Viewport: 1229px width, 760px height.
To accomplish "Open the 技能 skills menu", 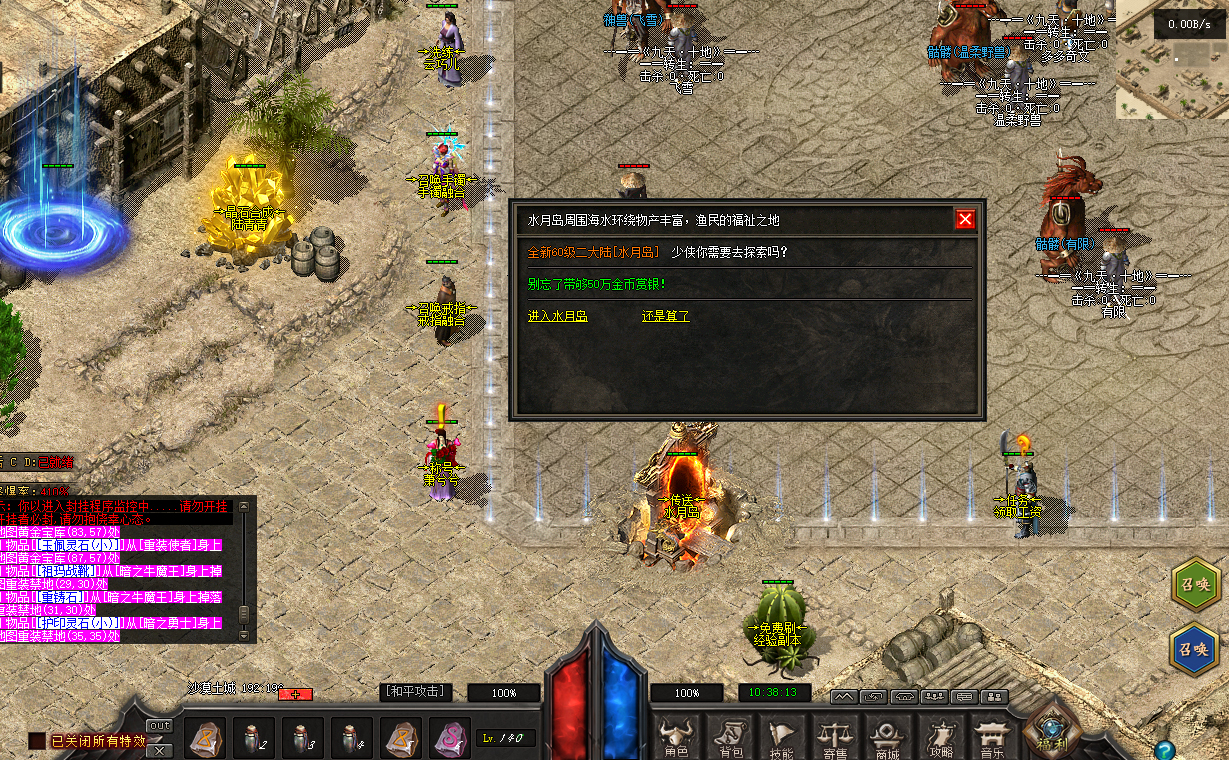I will [x=783, y=739].
